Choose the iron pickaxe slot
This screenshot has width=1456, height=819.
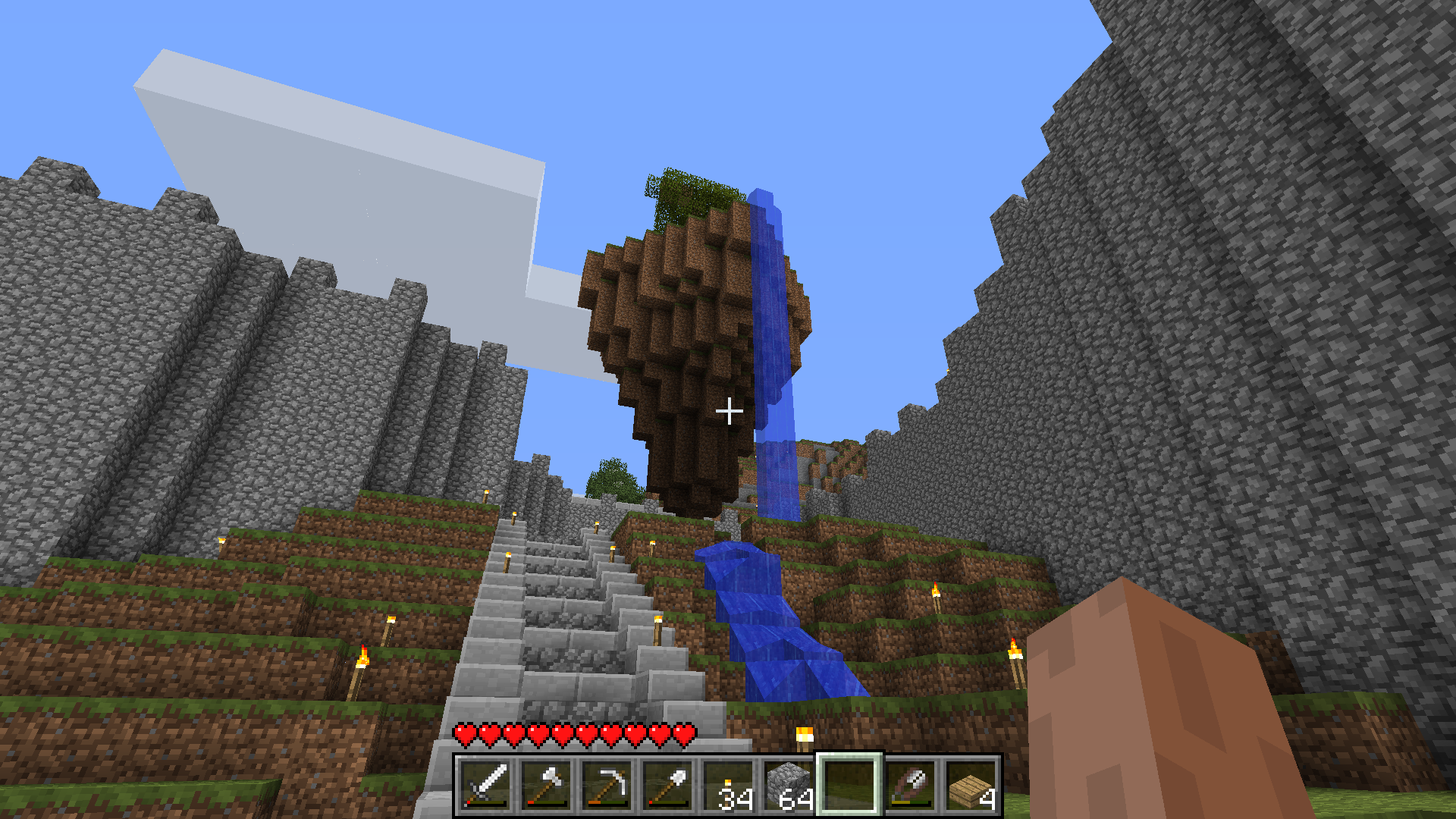point(607,786)
